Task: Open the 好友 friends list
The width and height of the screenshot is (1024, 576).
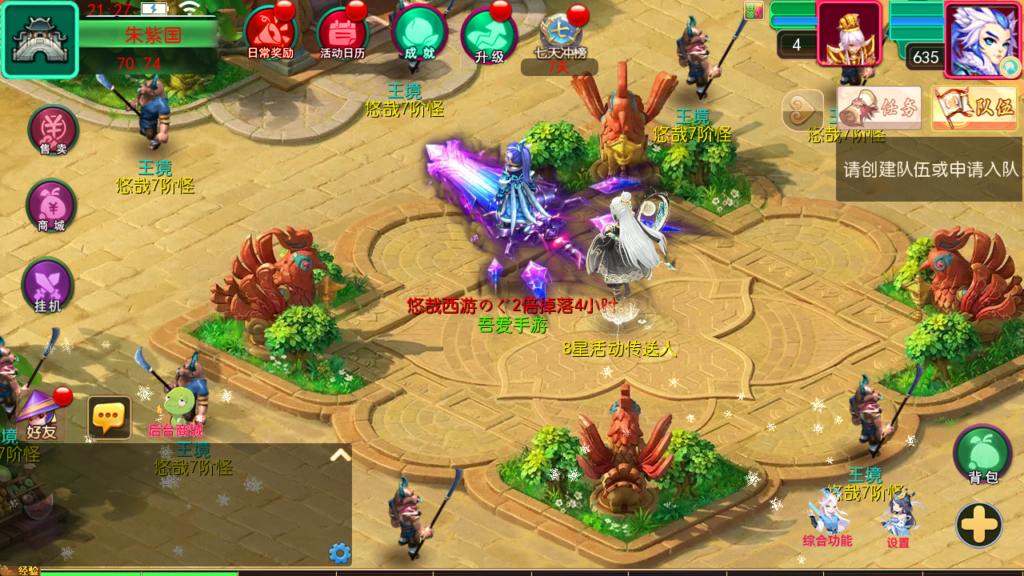Action: [41, 414]
